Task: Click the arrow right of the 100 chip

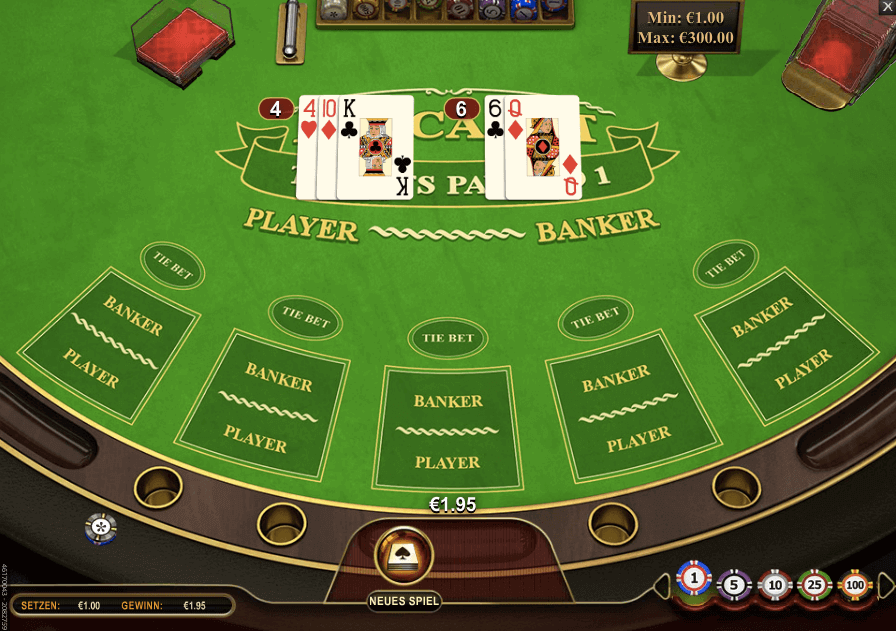Action: [884, 583]
